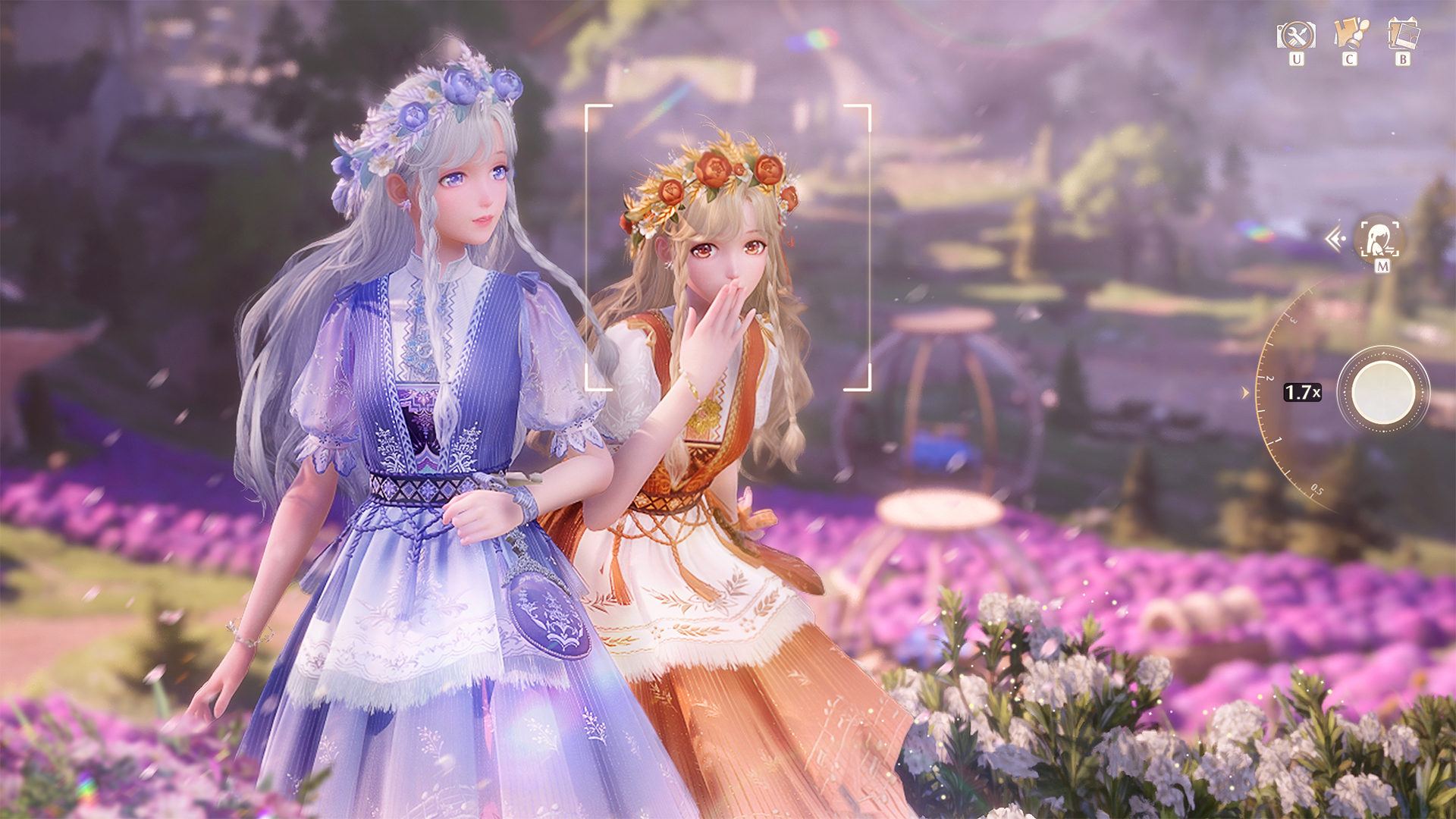Tap the focus frame around the blonde character

(728, 250)
